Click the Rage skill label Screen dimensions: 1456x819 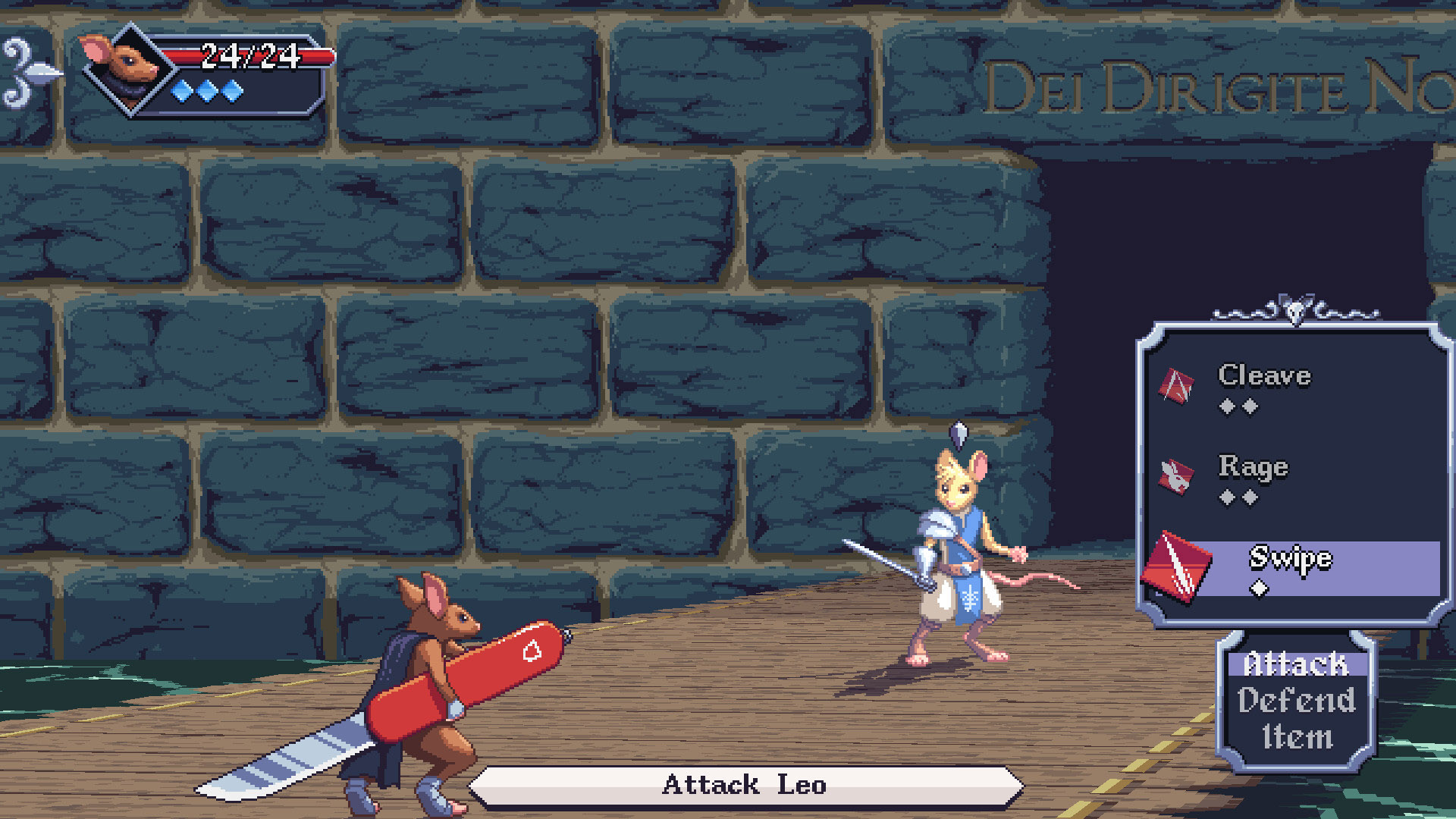coord(1253,468)
